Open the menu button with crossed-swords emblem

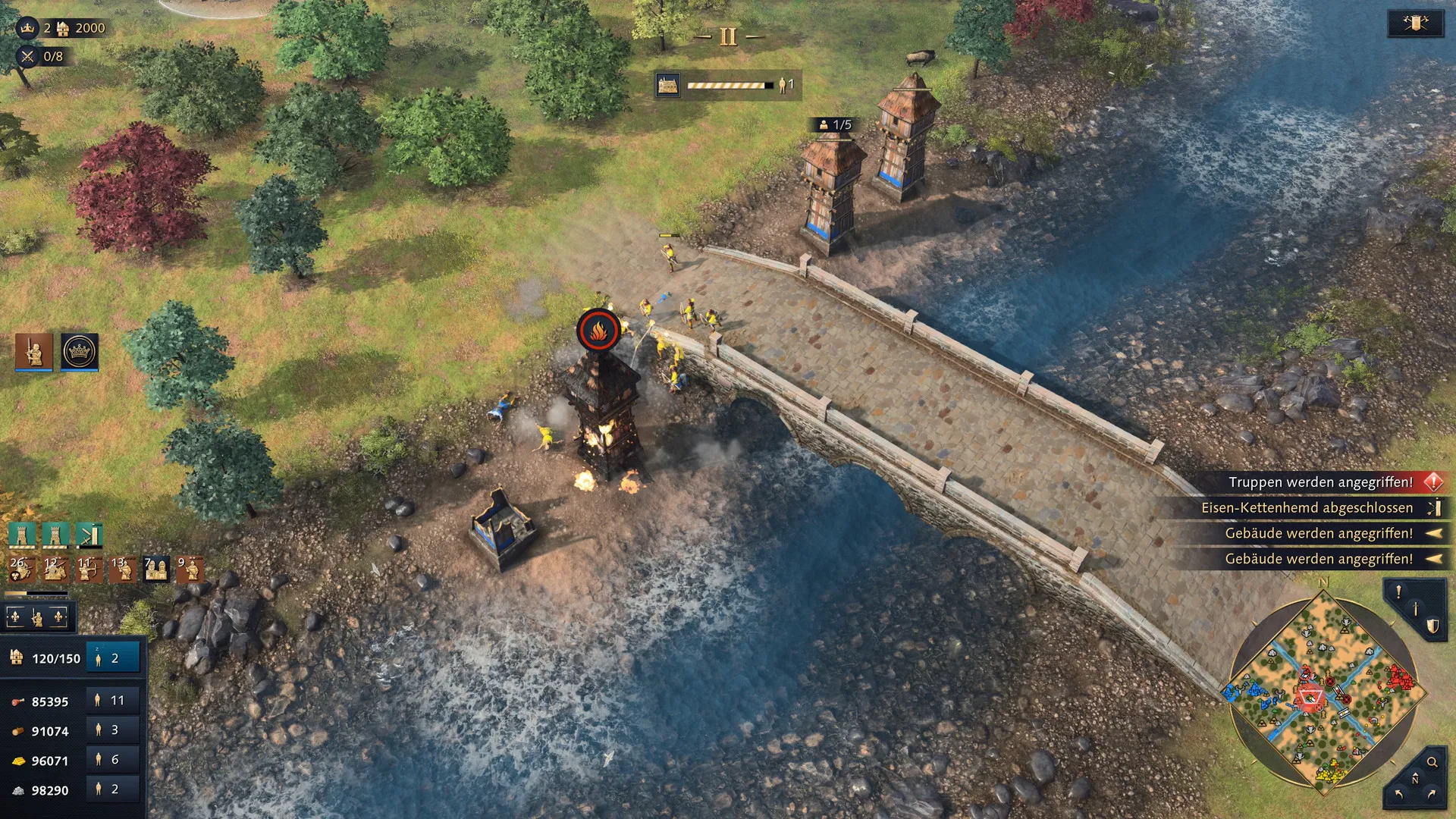pos(1415,23)
